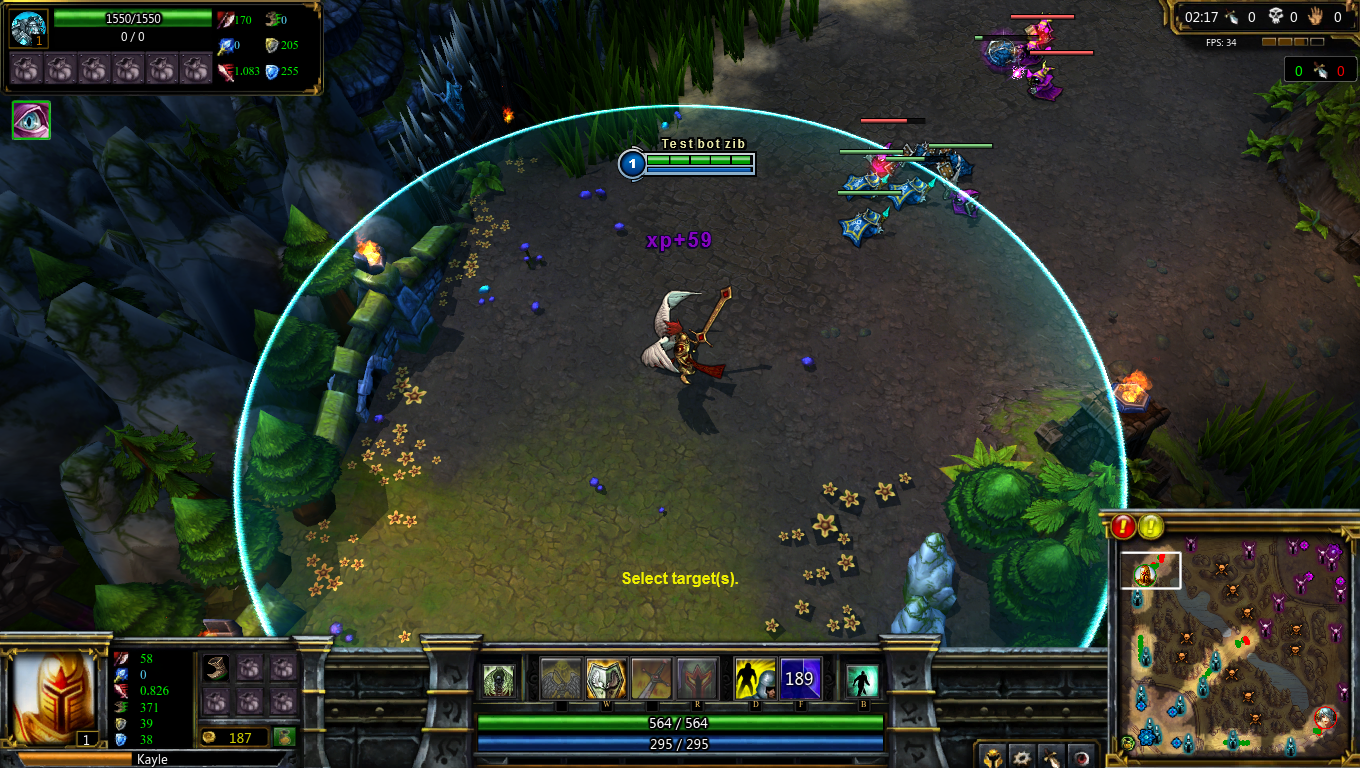Send a yellow caution ping
Image resolution: width=1360 pixels, height=768 pixels.
(x=1151, y=526)
